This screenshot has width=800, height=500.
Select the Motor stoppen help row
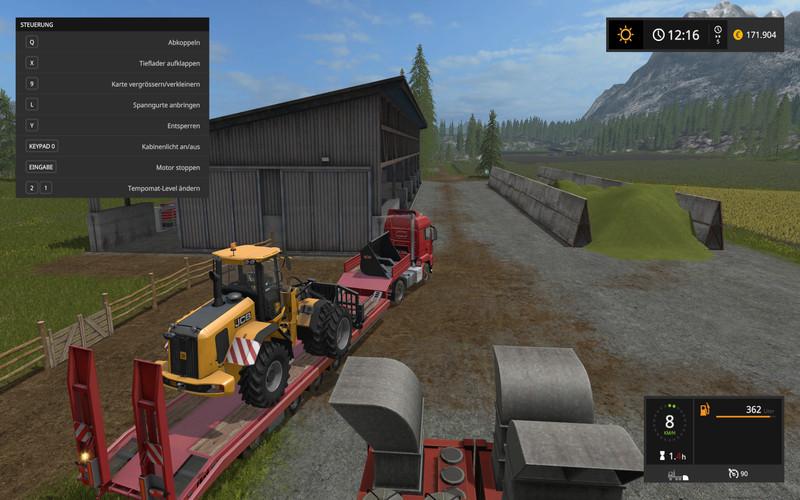[112, 167]
